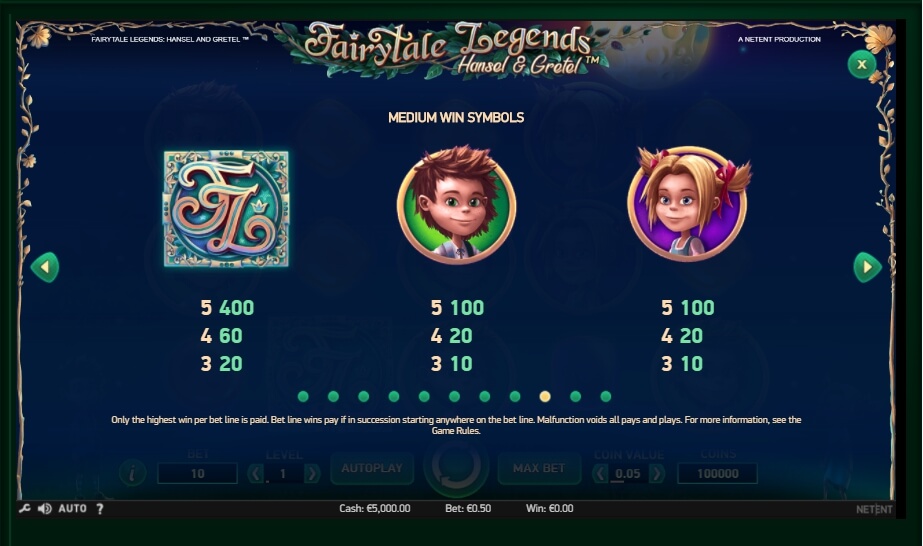Viewport: 923px width, 546px height.
Task: Go to the previous paytable page
Action: point(45,267)
